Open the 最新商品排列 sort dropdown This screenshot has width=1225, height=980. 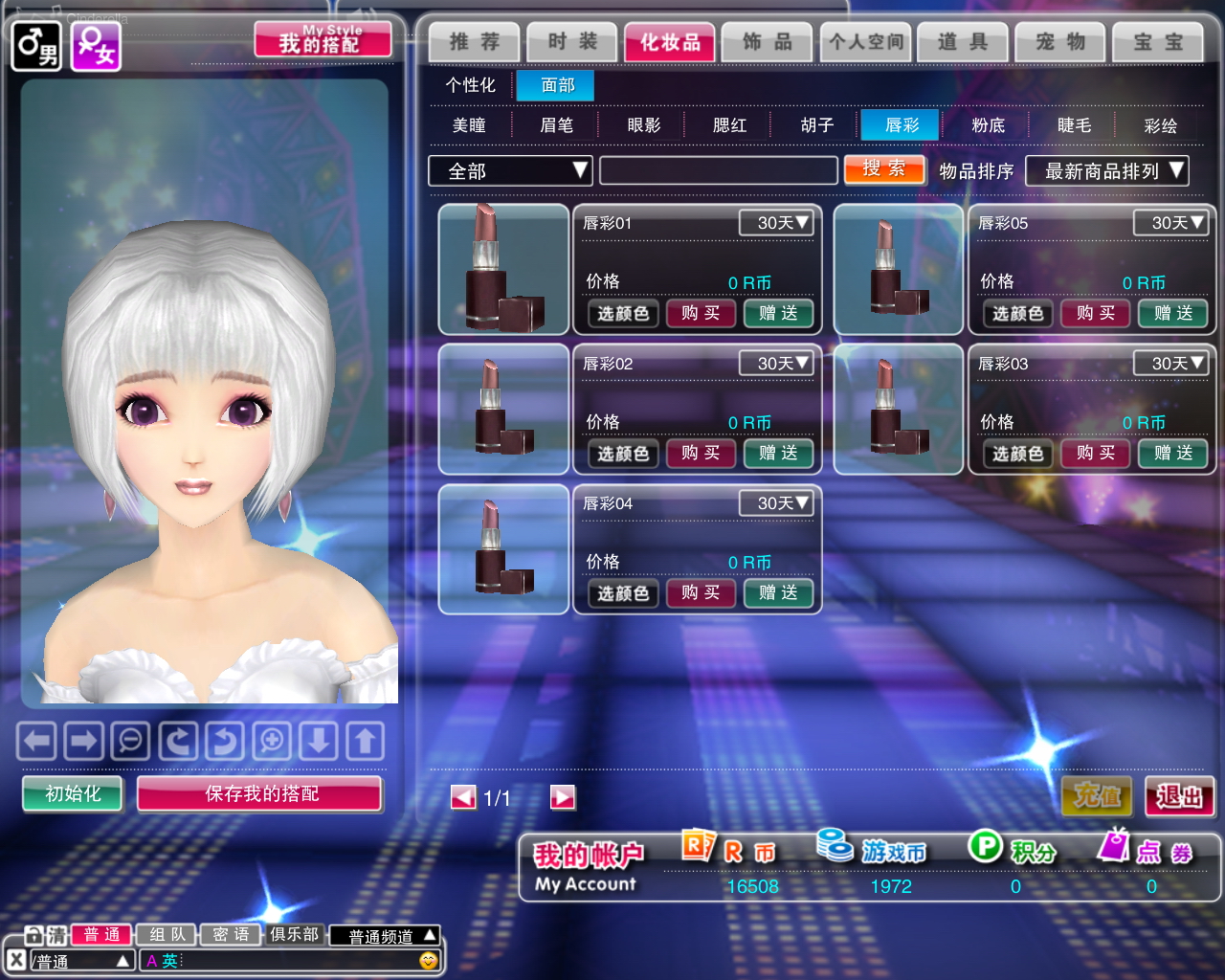[x=1106, y=171]
